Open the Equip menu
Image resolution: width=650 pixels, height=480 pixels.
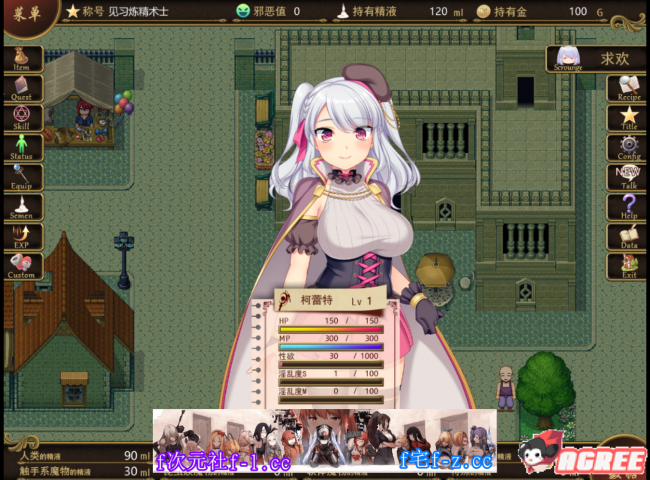coord(22,178)
